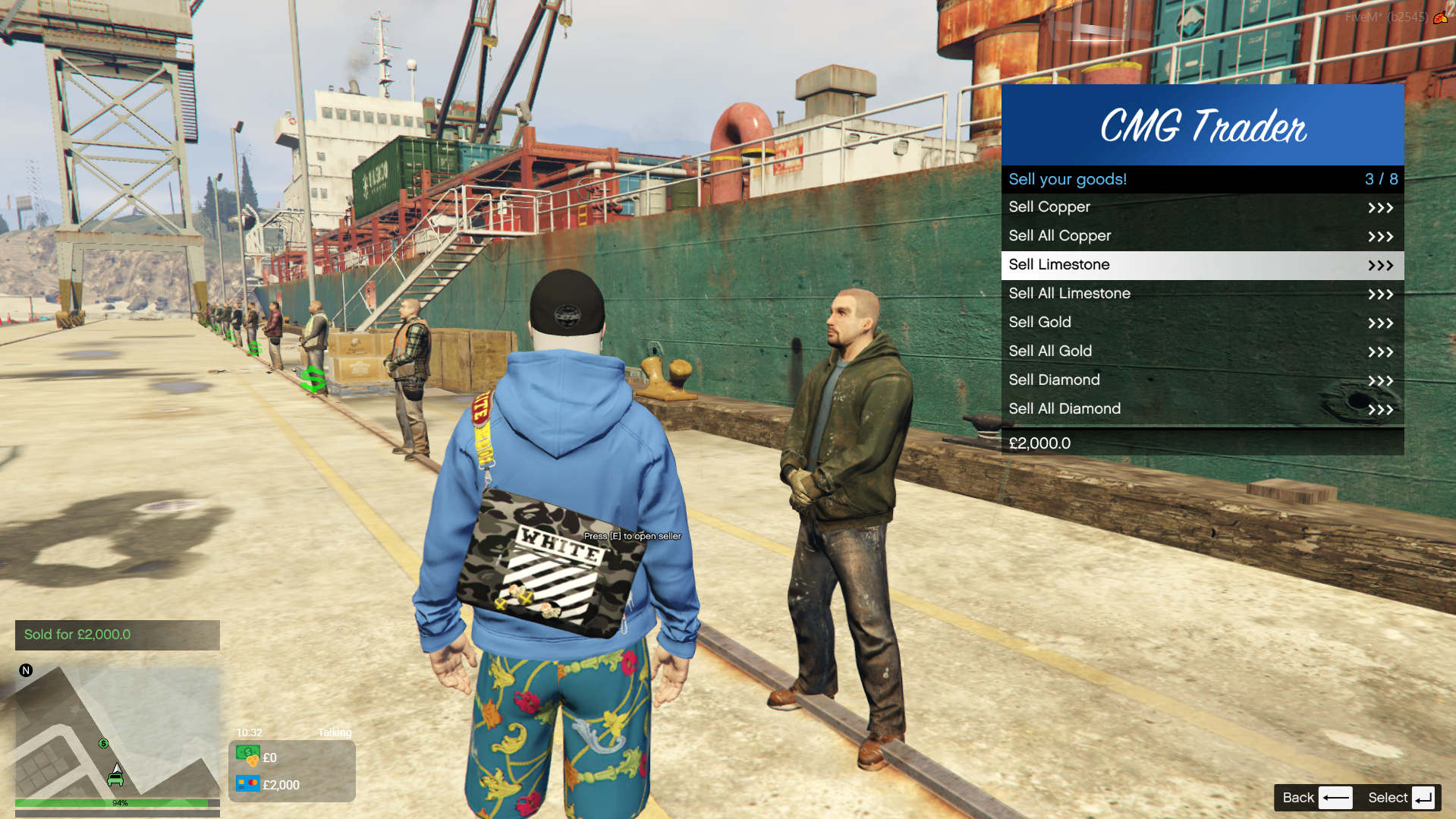Viewport: 1456px width, 819px height.
Task: Open the minimap
Action: tap(118, 732)
